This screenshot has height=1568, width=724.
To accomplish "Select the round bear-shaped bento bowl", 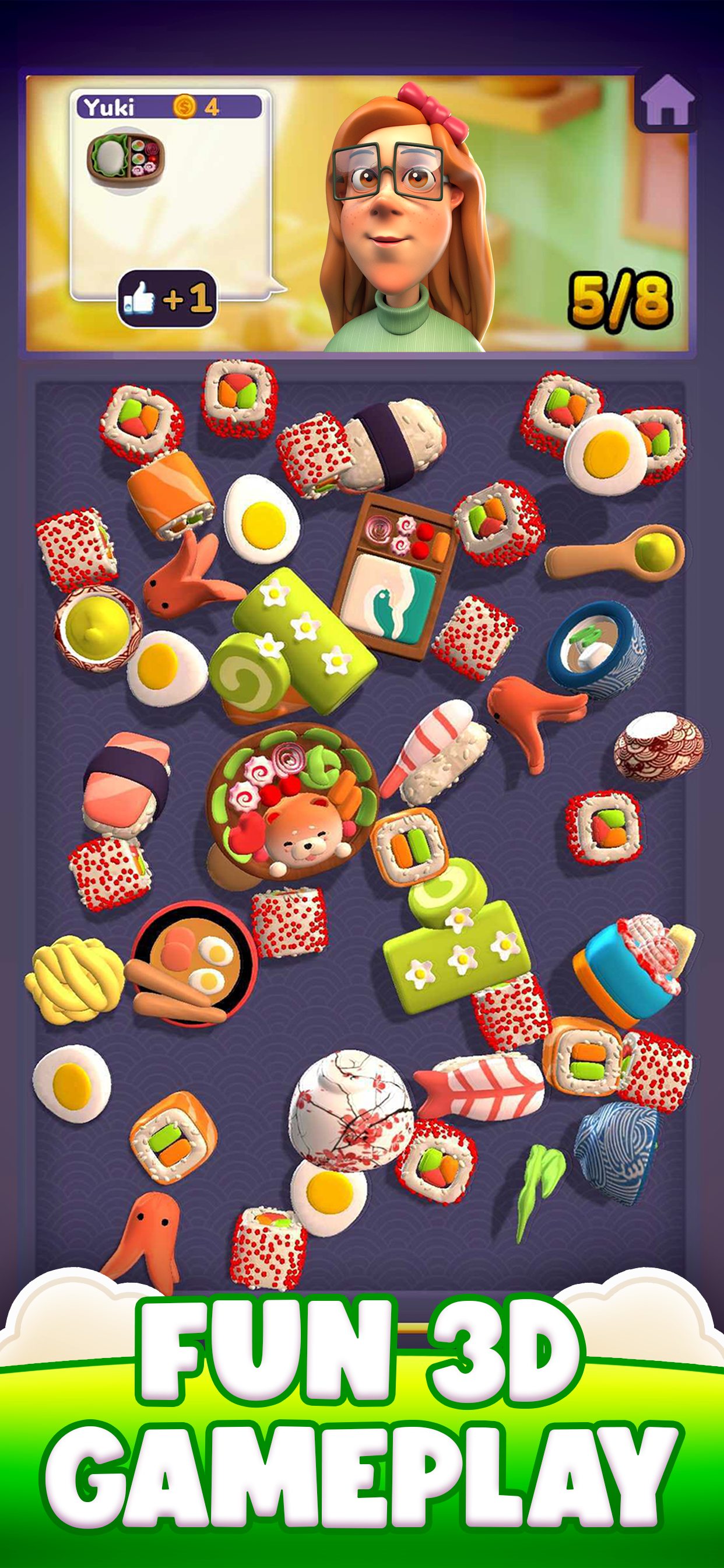I will tap(291, 802).
